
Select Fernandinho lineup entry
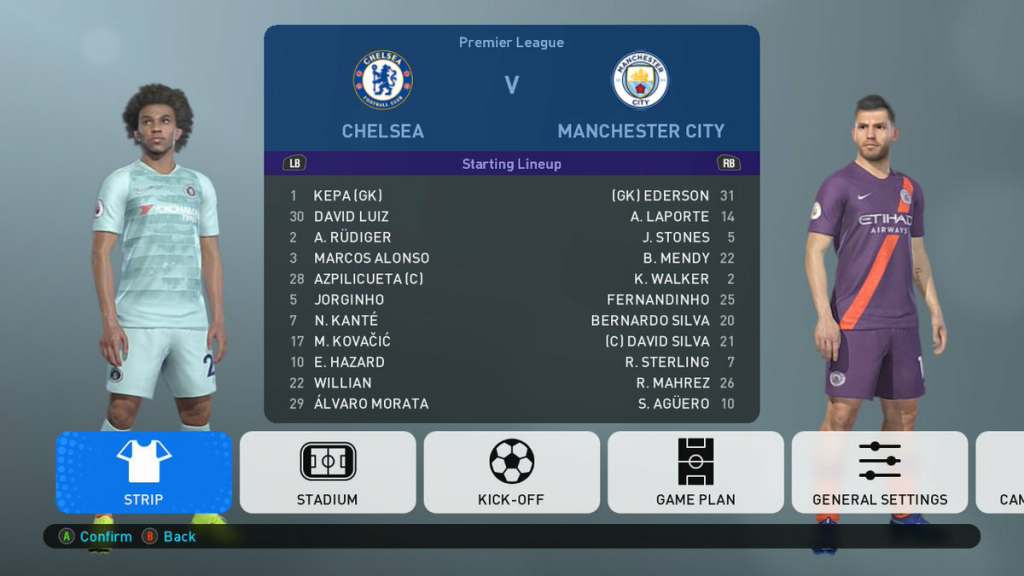[x=657, y=300]
